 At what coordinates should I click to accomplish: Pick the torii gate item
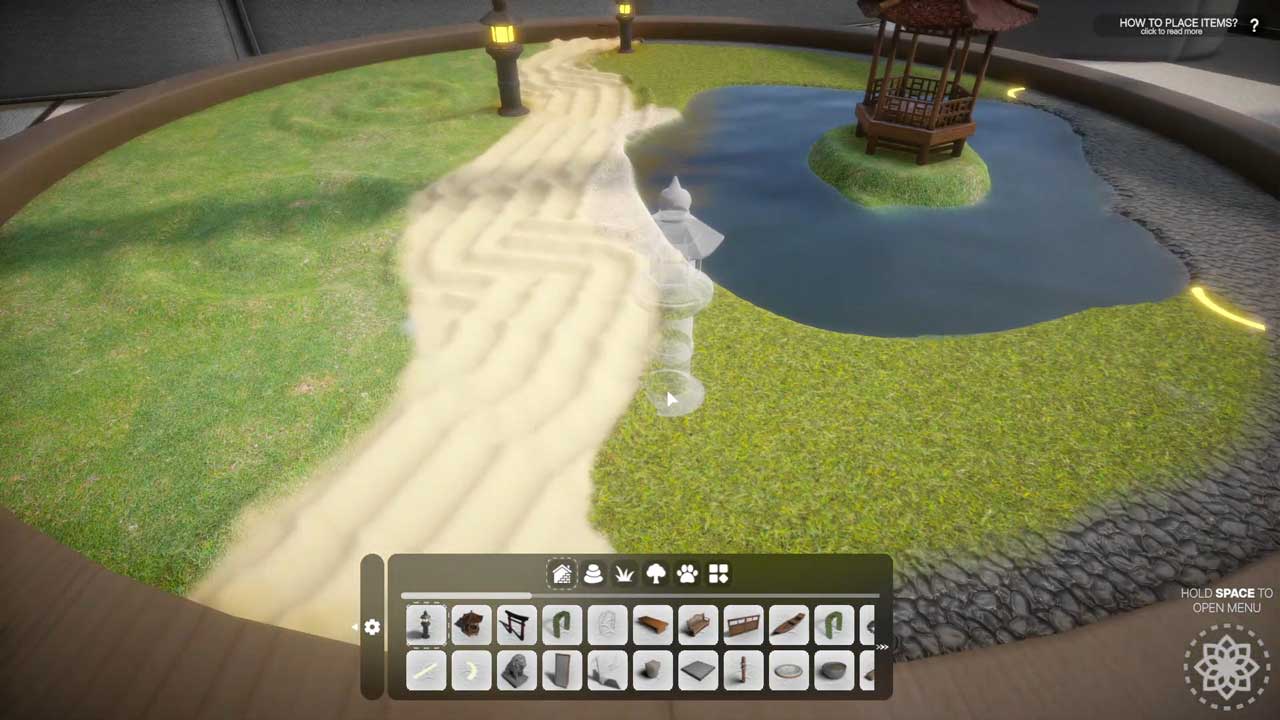516,625
